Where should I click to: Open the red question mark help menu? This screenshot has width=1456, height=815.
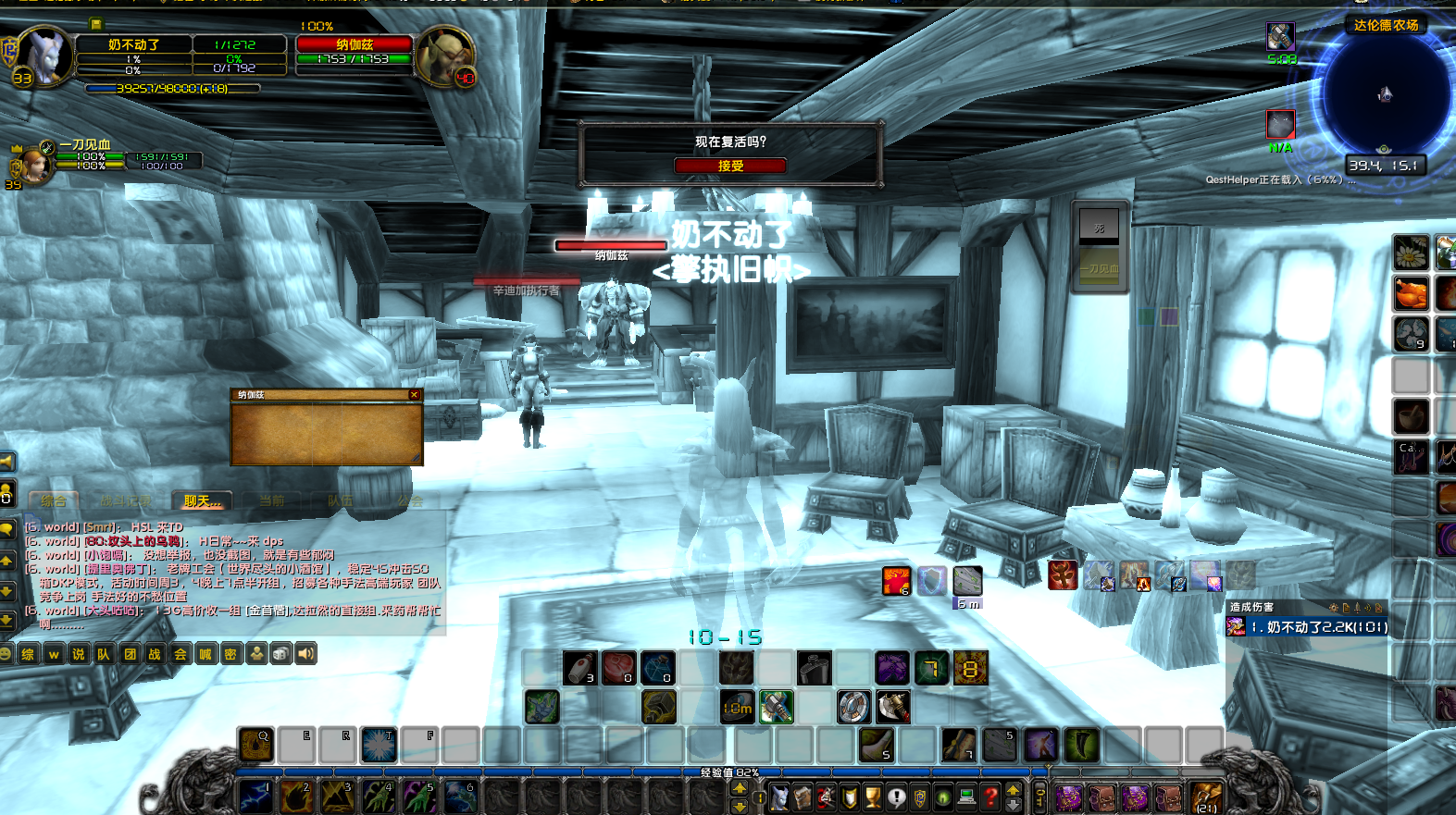click(990, 796)
